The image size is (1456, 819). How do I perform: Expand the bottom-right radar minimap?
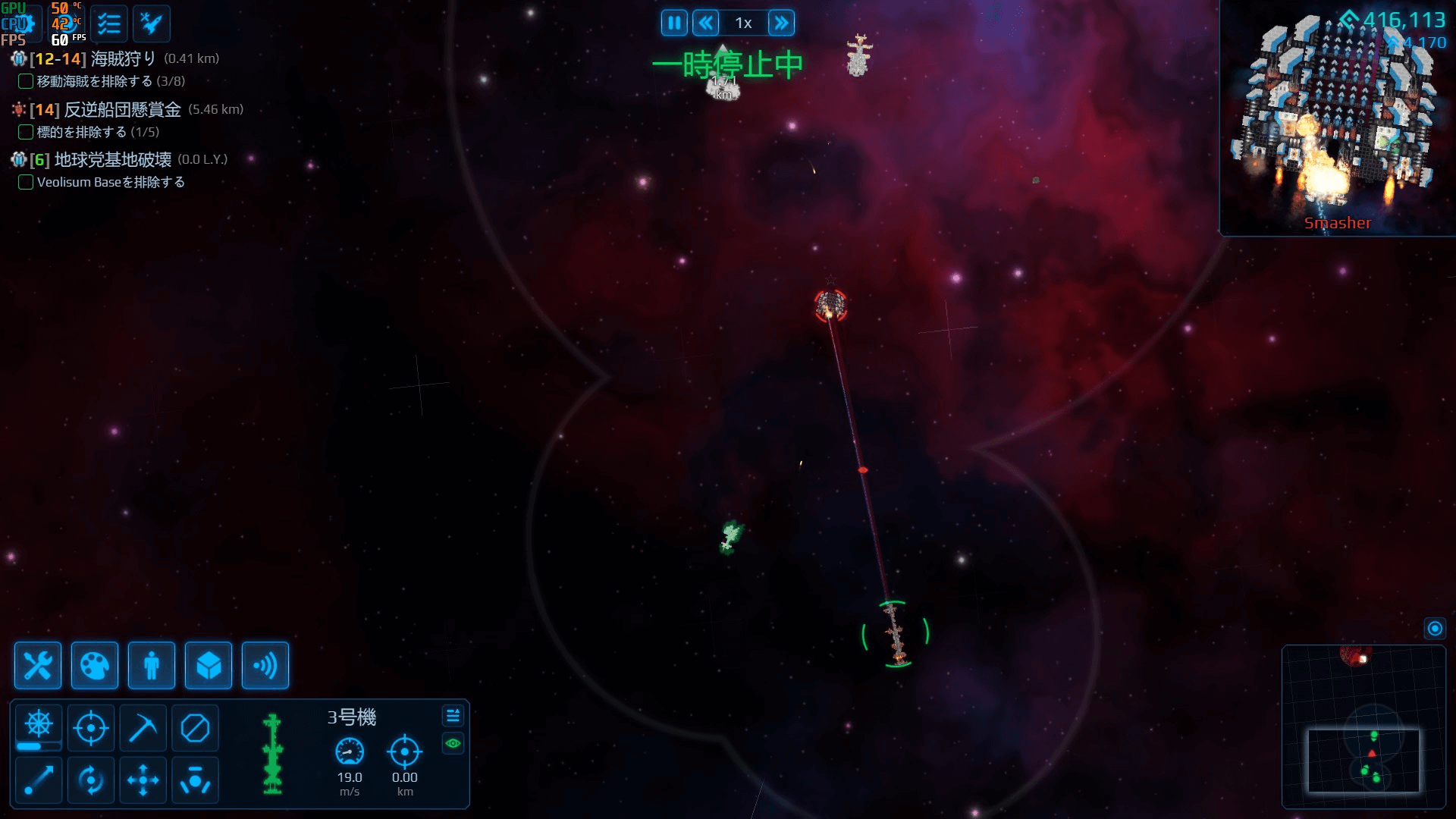1436,628
